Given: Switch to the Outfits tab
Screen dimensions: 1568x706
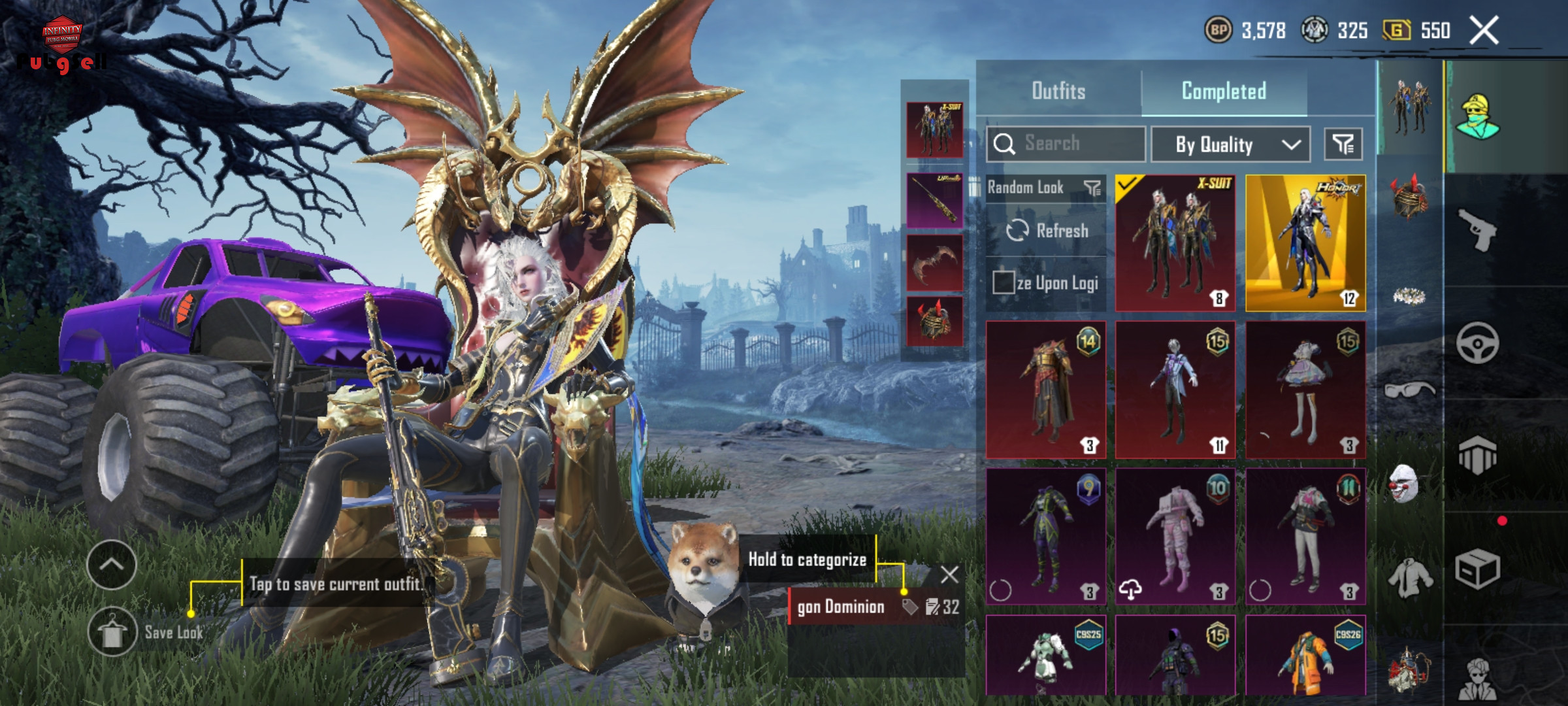Looking at the screenshot, I should (x=1058, y=92).
